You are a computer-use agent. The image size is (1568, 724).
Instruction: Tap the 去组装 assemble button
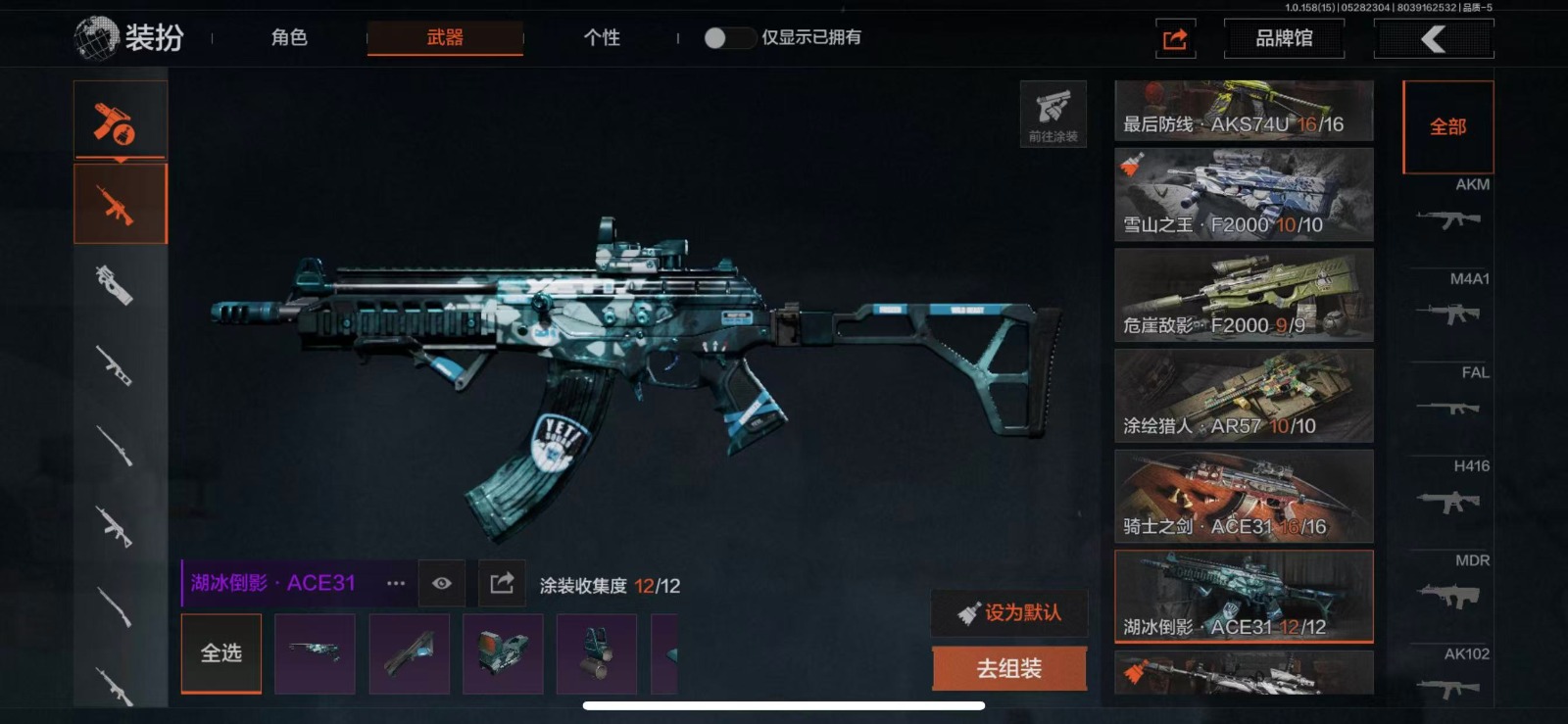[1009, 669]
